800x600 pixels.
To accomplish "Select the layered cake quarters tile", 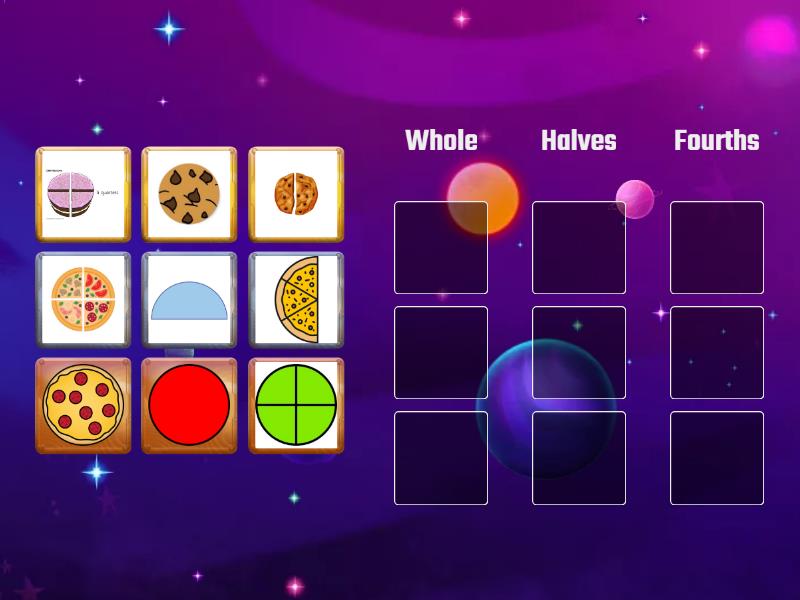I will [83, 194].
